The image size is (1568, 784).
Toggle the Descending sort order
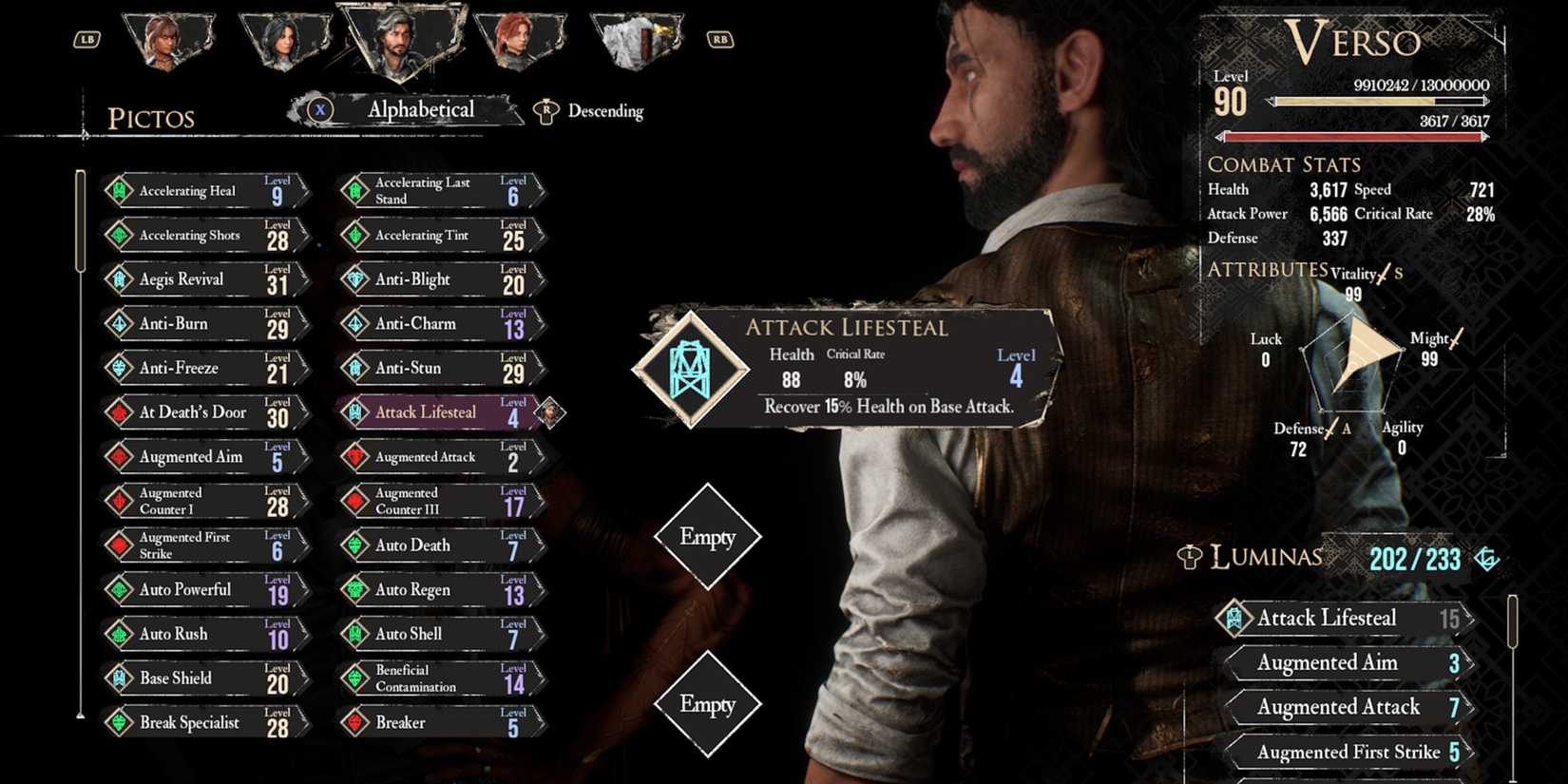point(591,111)
